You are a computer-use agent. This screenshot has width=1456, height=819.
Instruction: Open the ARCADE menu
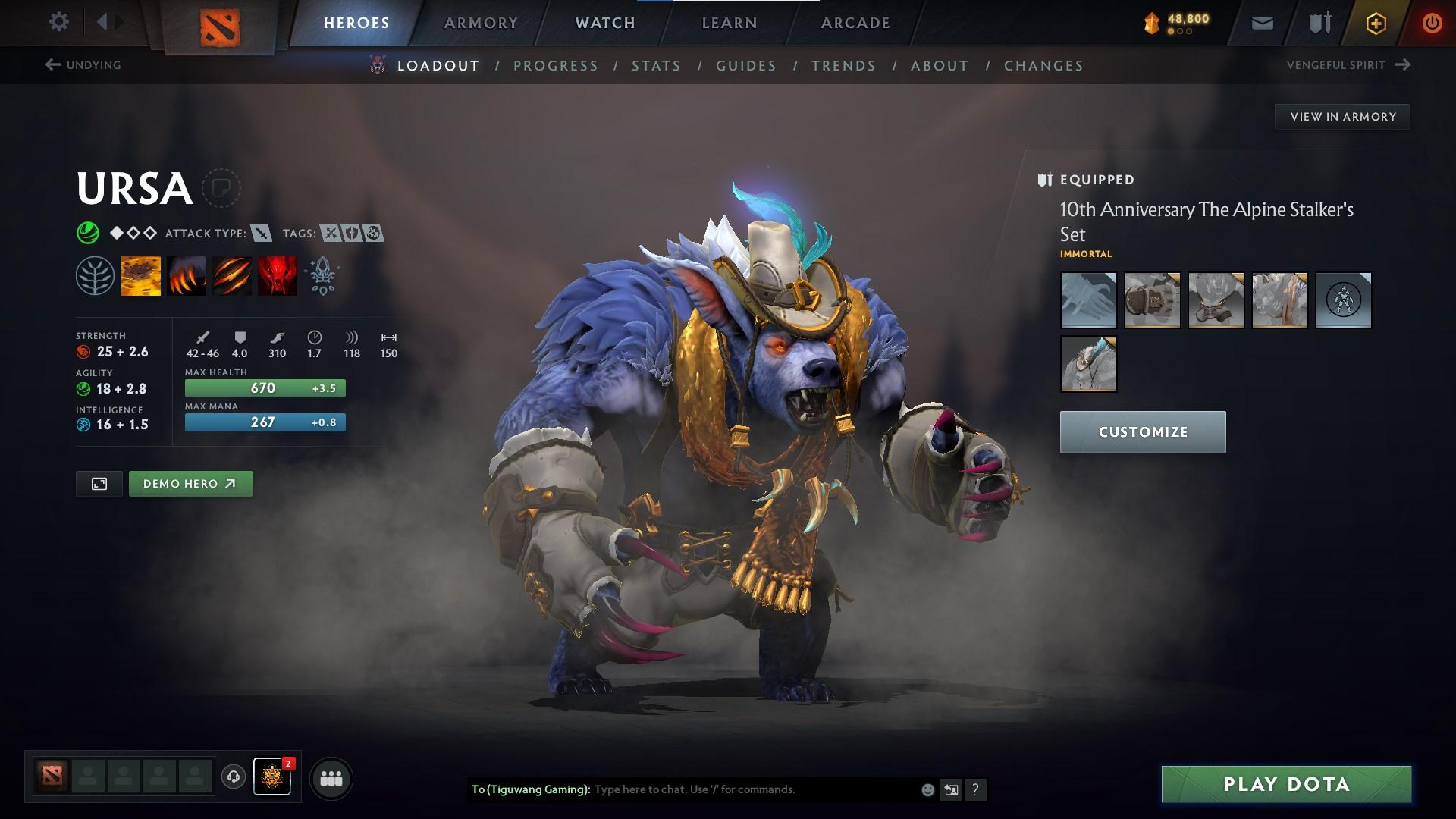click(855, 22)
